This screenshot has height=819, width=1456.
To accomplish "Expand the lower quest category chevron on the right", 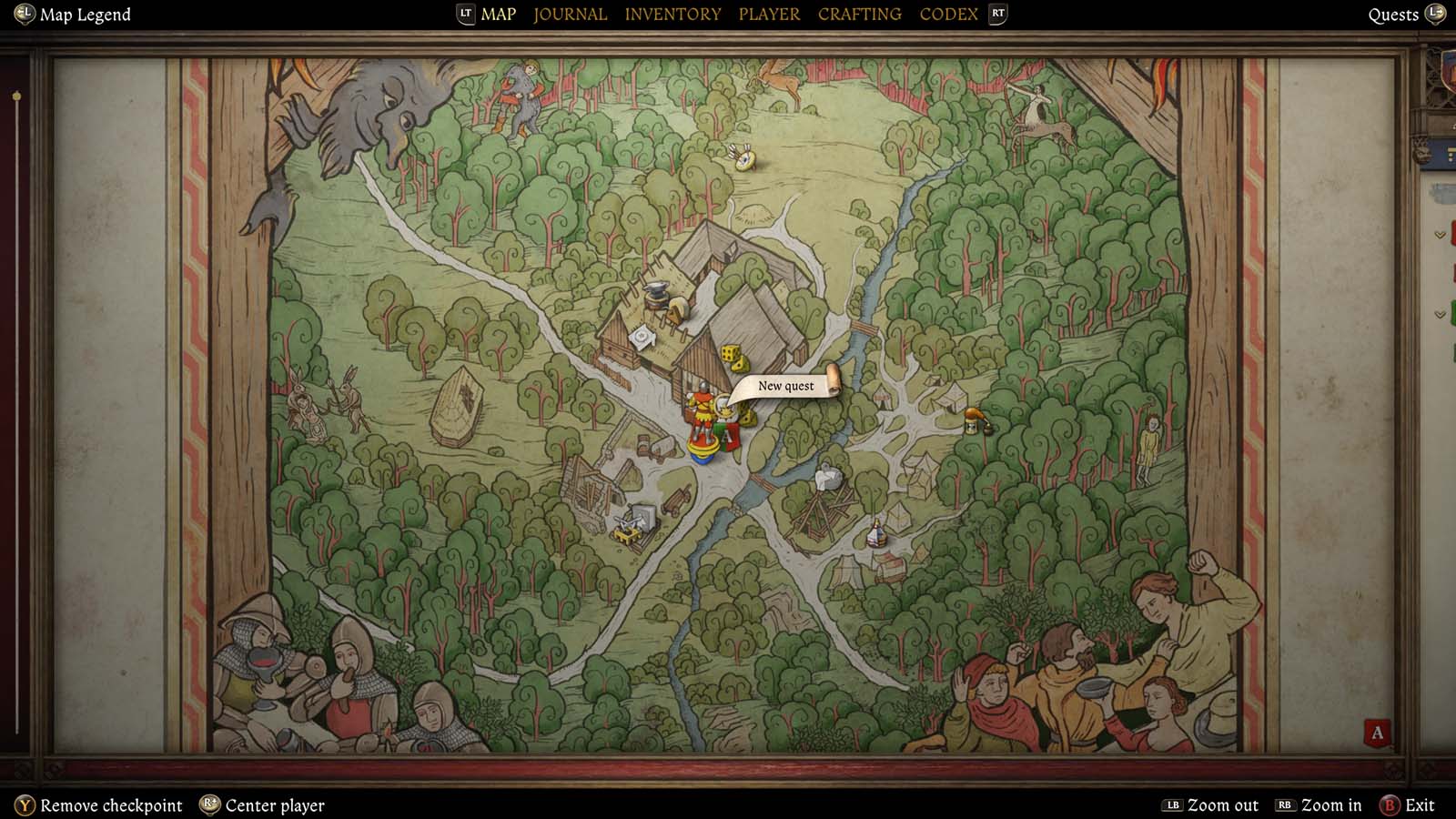I will [x=1440, y=315].
